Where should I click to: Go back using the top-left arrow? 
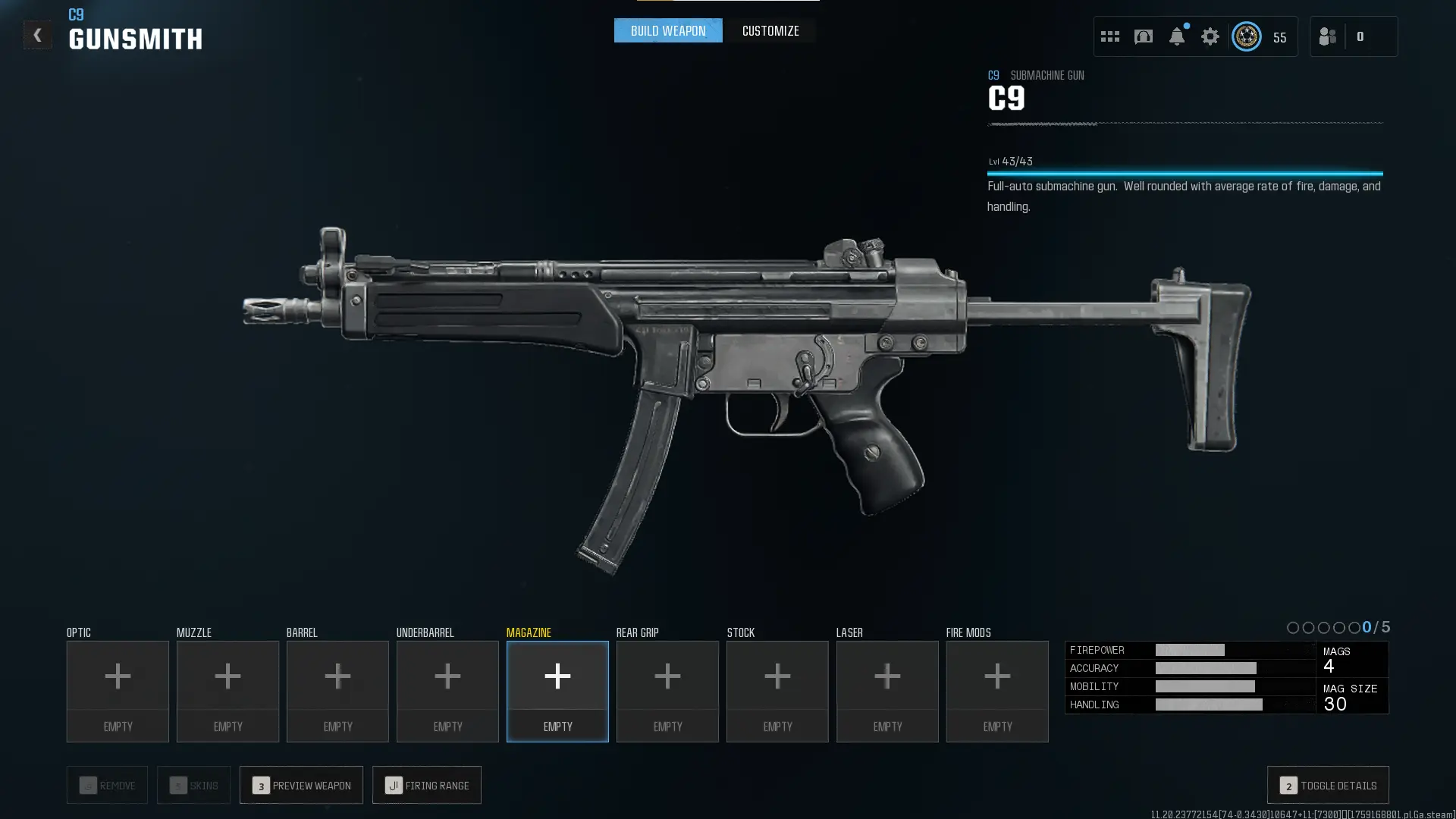pos(37,35)
